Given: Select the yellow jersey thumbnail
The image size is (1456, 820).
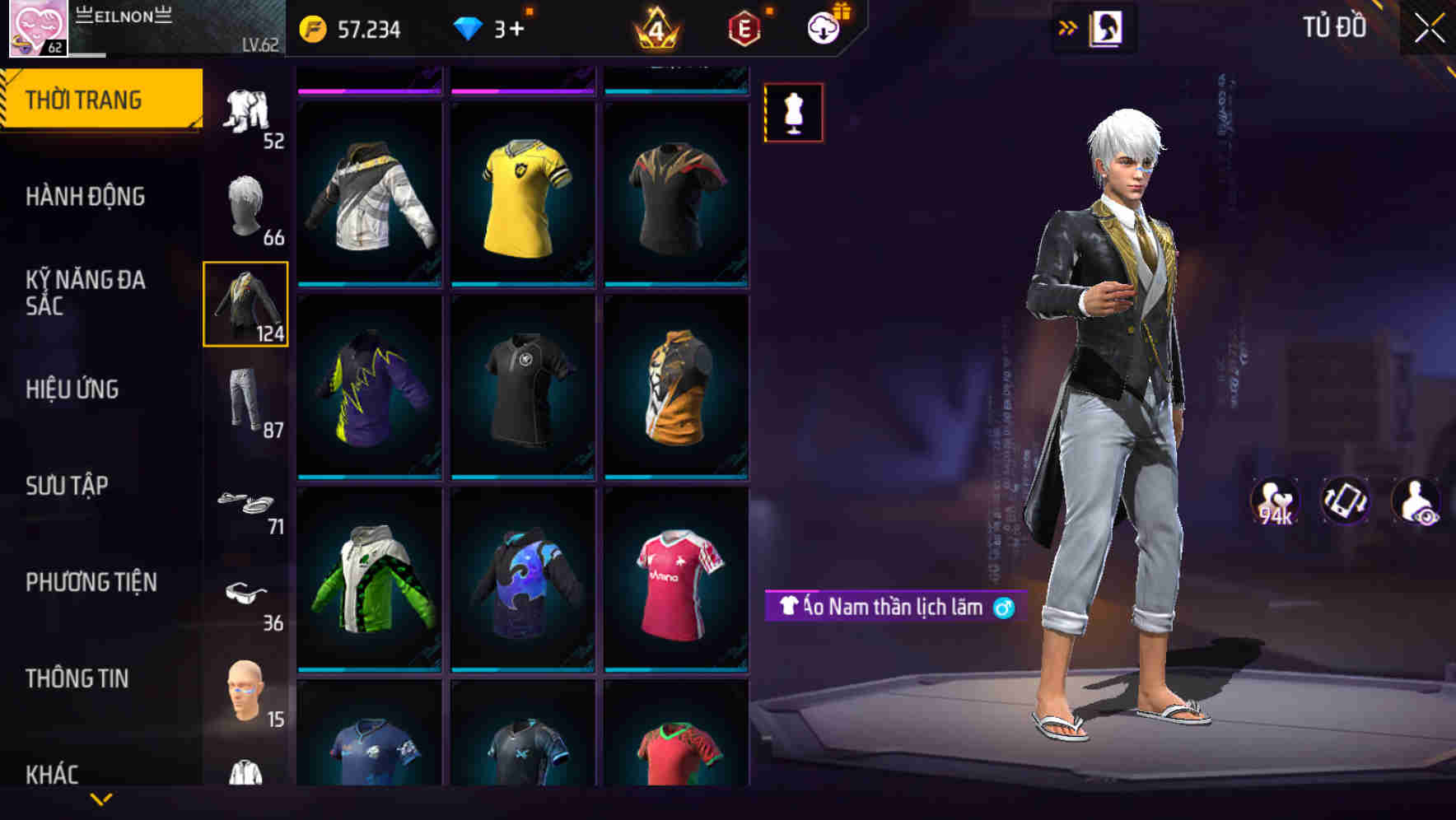Looking at the screenshot, I should pos(522,195).
